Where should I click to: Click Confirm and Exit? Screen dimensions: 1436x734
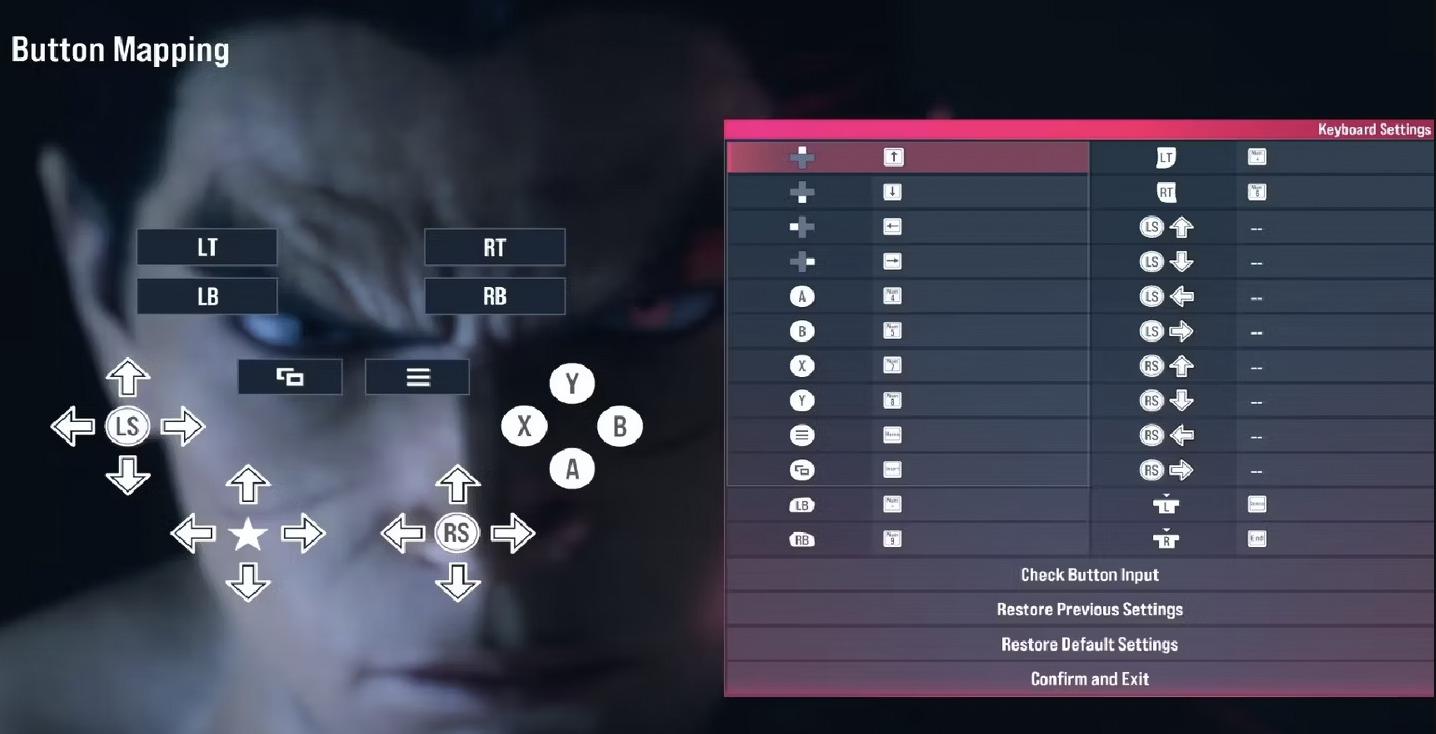coord(1089,679)
